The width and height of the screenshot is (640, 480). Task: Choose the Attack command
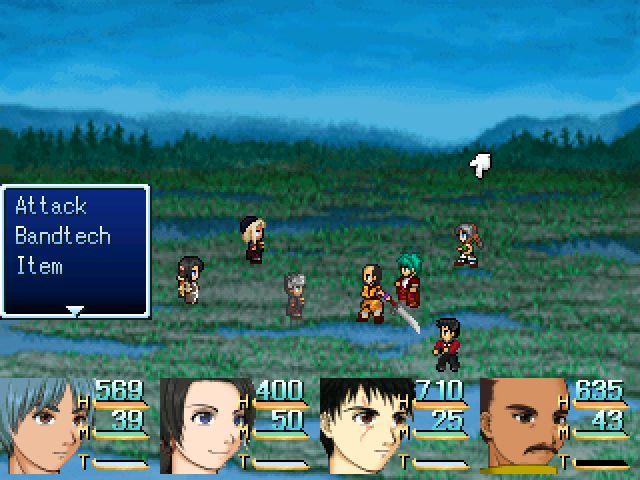point(51,207)
